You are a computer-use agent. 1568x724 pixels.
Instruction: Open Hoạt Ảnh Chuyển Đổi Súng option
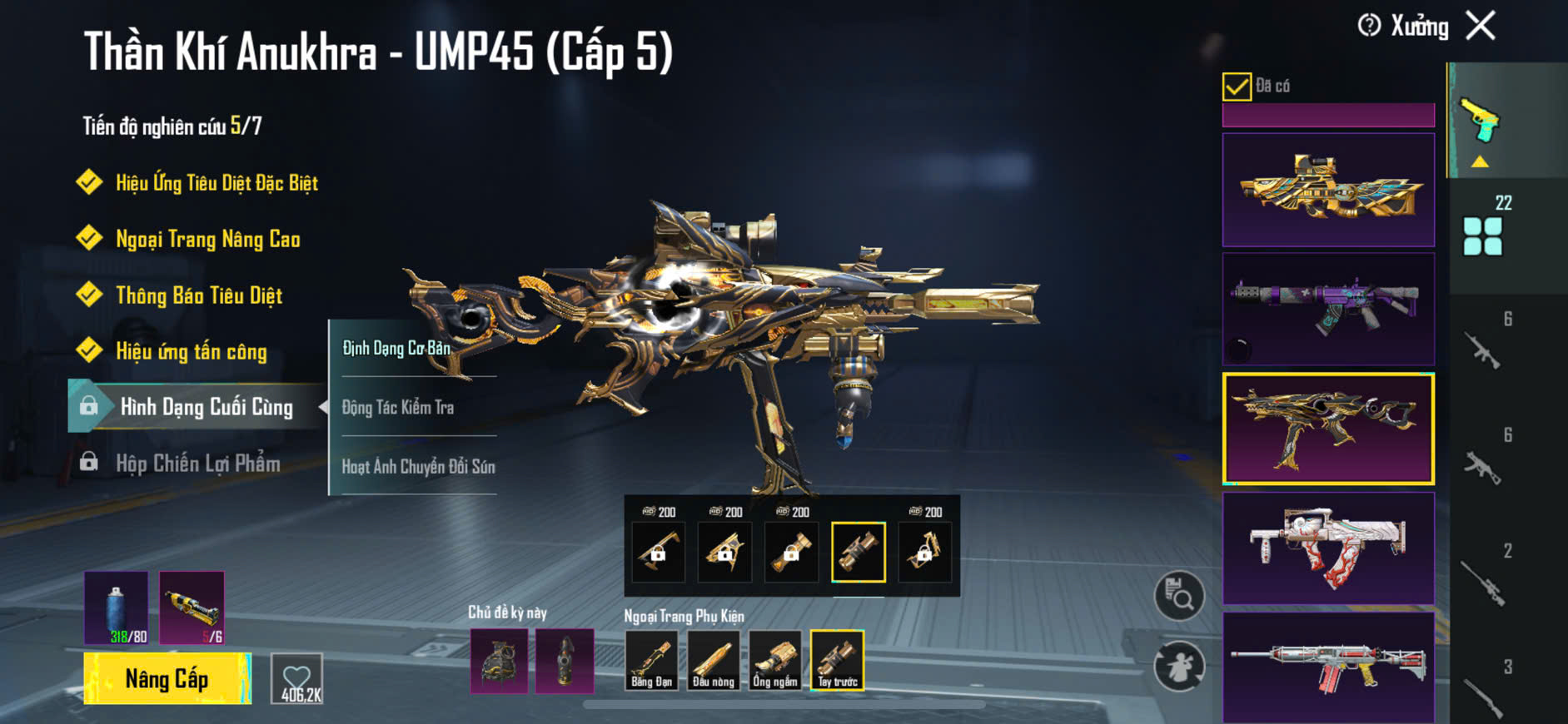[418, 466]
